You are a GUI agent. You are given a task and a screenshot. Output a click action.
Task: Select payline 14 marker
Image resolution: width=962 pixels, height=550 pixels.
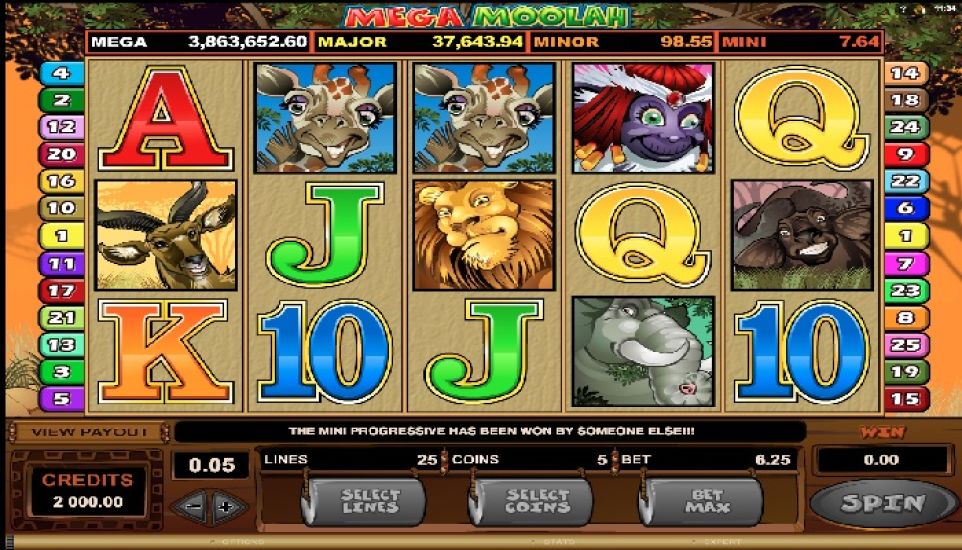(904, 73)
